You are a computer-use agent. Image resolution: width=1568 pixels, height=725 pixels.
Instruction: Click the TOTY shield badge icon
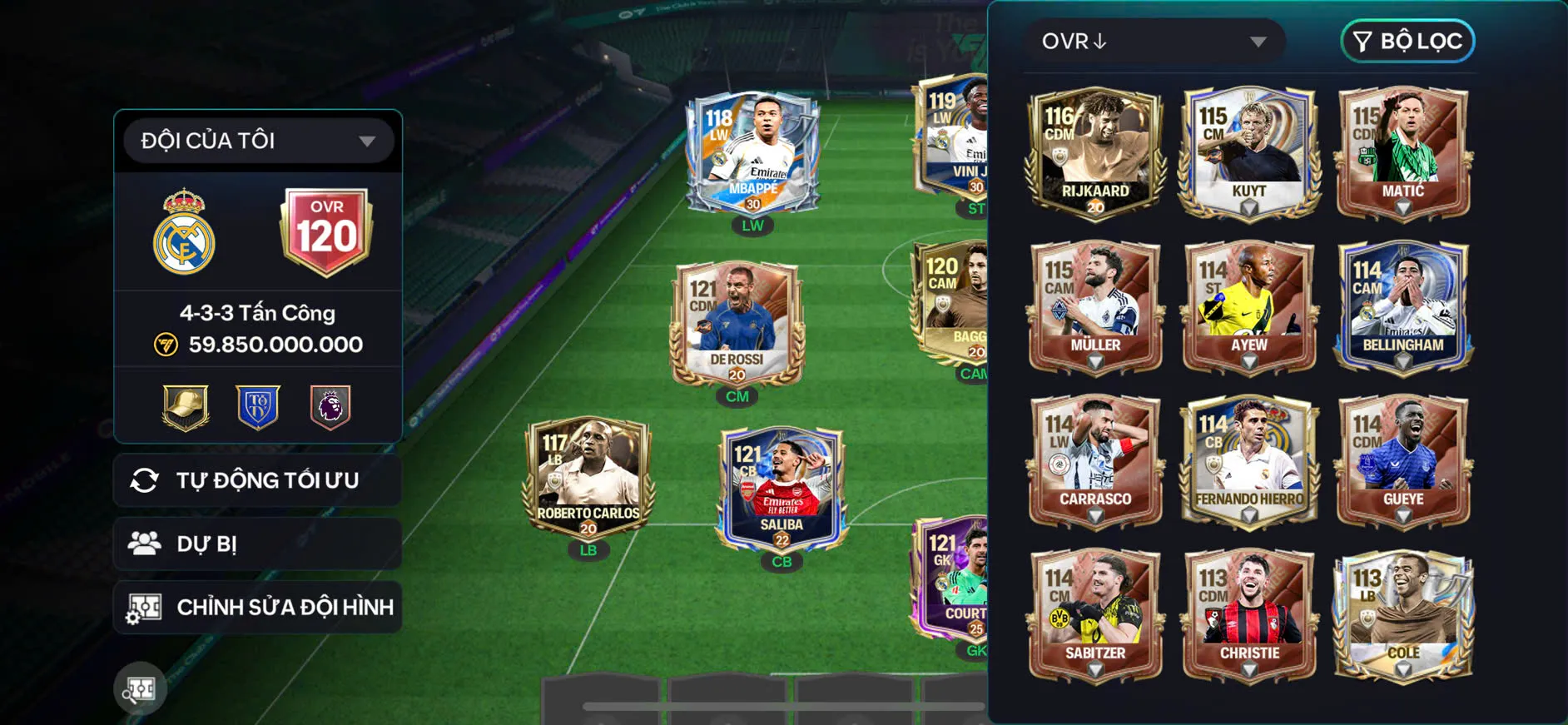tap(257, 407)
